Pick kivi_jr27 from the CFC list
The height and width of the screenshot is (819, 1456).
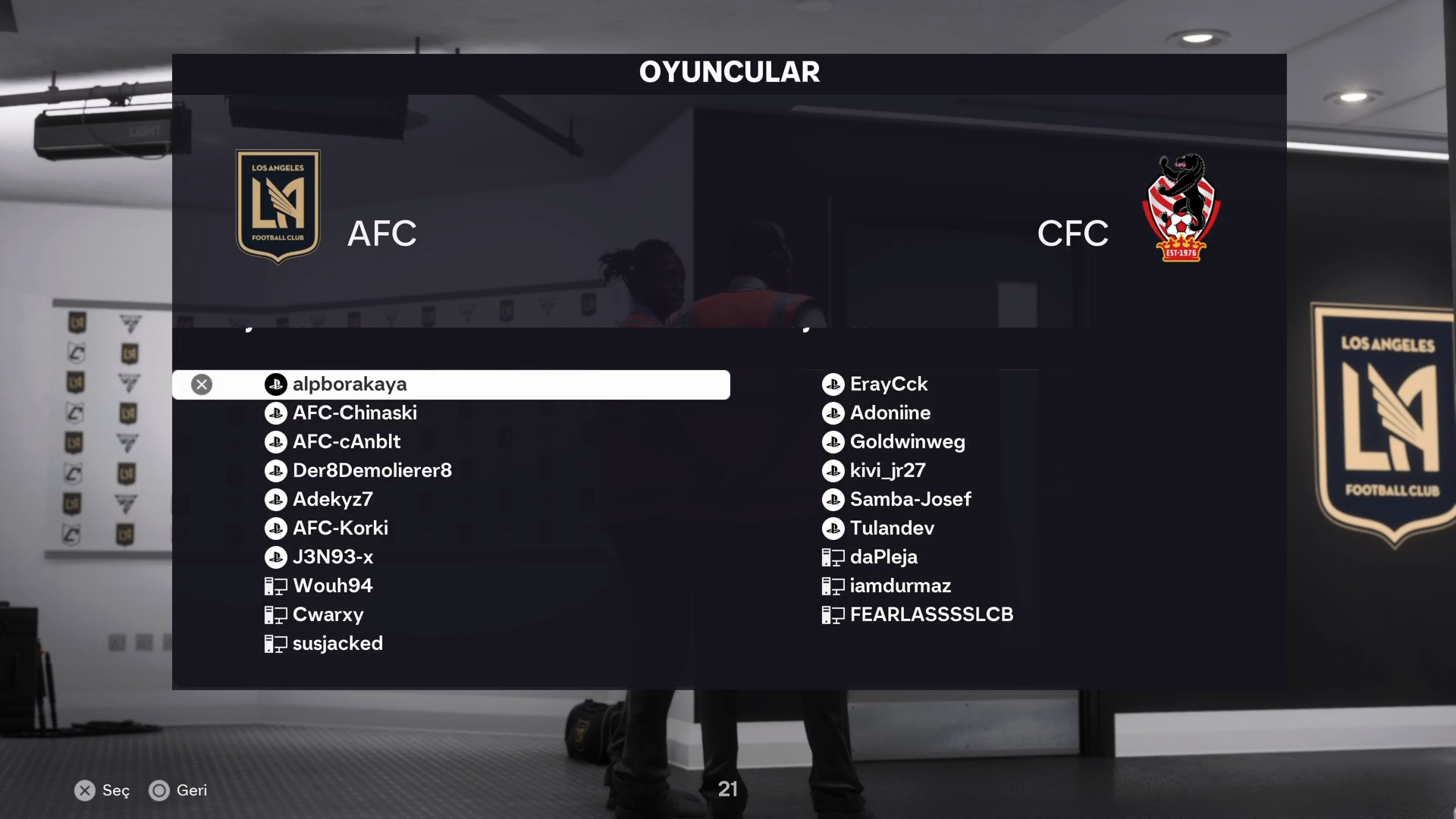pos(887,471)
